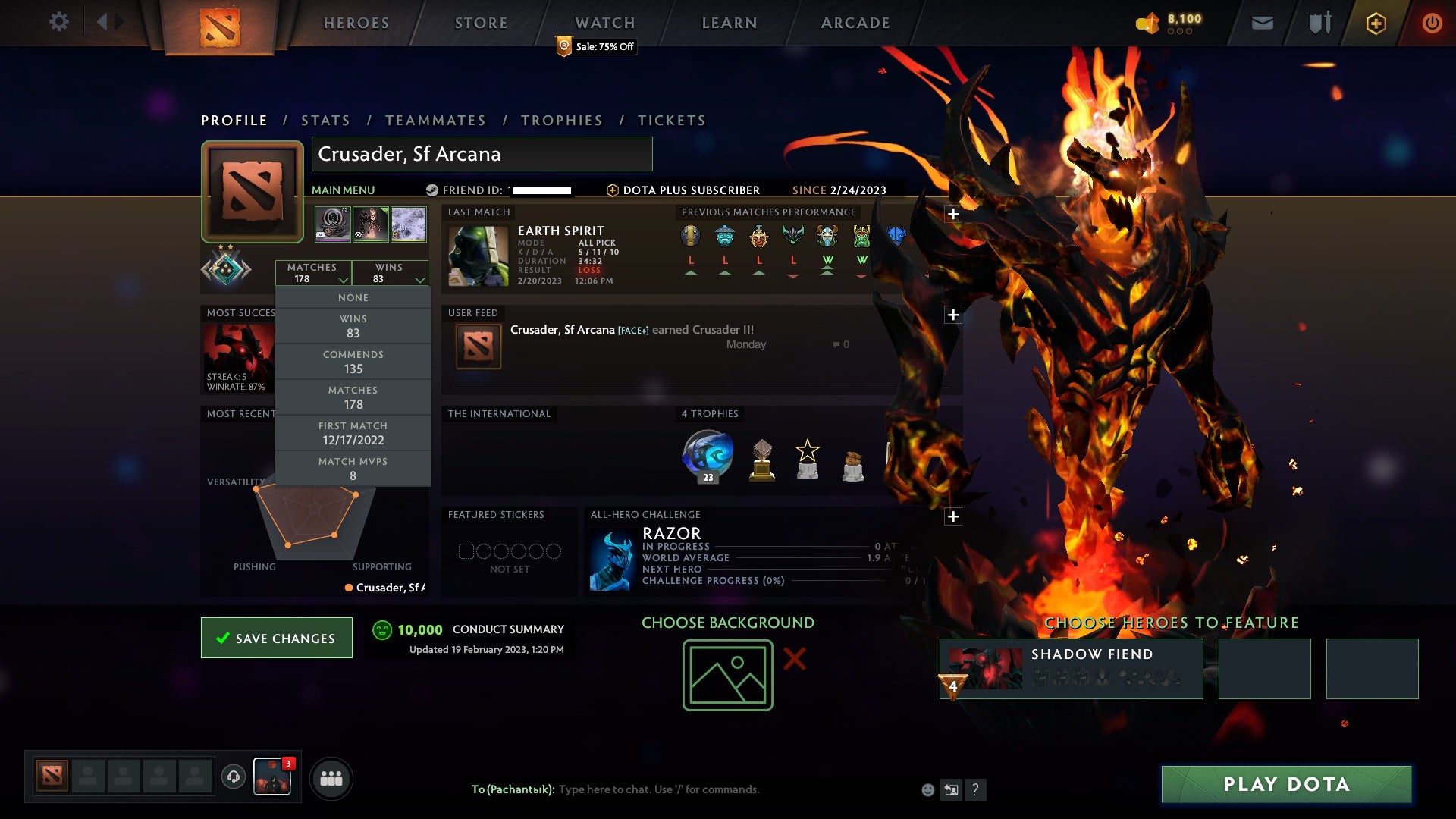Viewport: 1456px width, 819px height.
Task: Click the green conduct summary smiley
Action: [381, 629]
